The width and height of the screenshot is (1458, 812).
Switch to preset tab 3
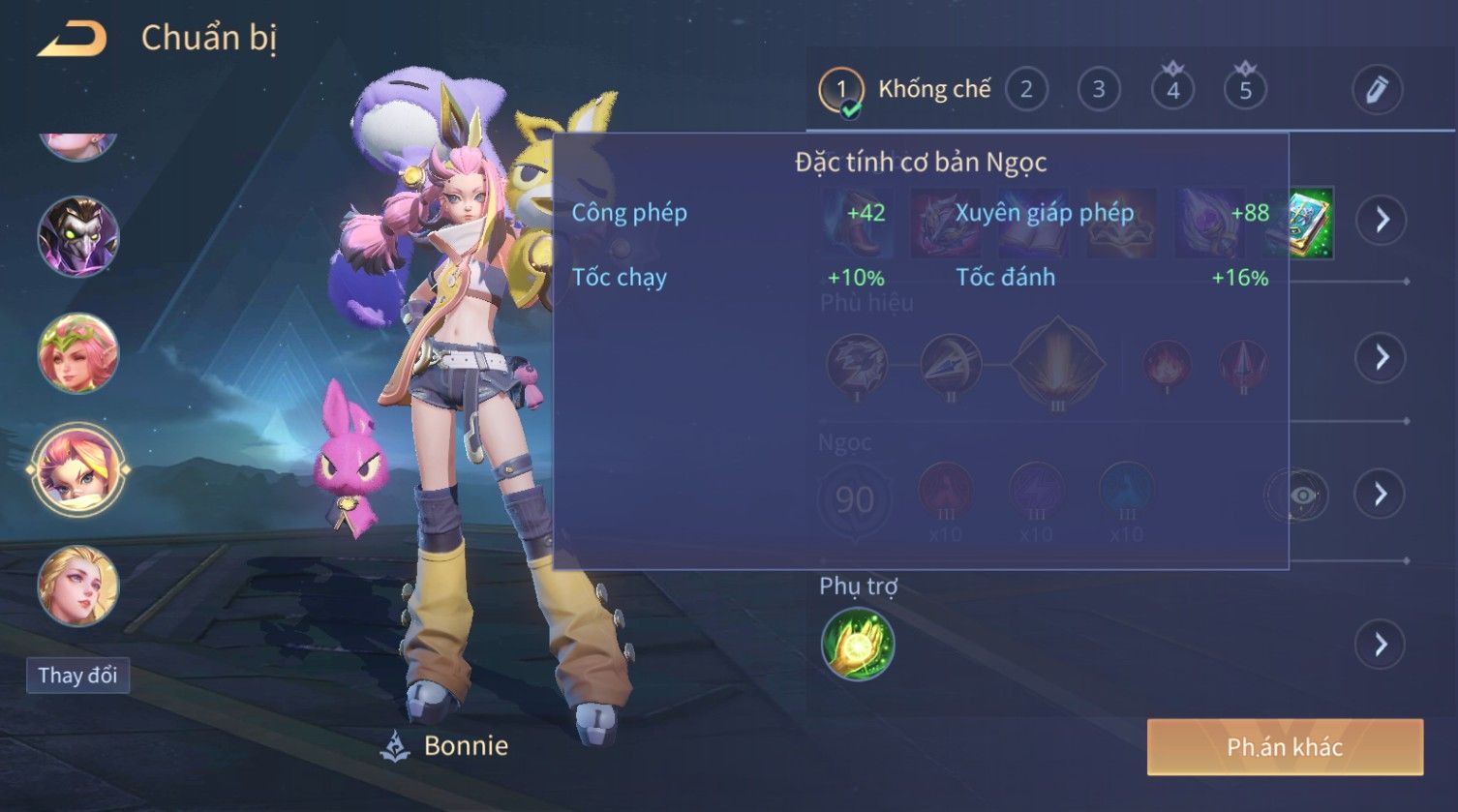tap(1099, 90)
